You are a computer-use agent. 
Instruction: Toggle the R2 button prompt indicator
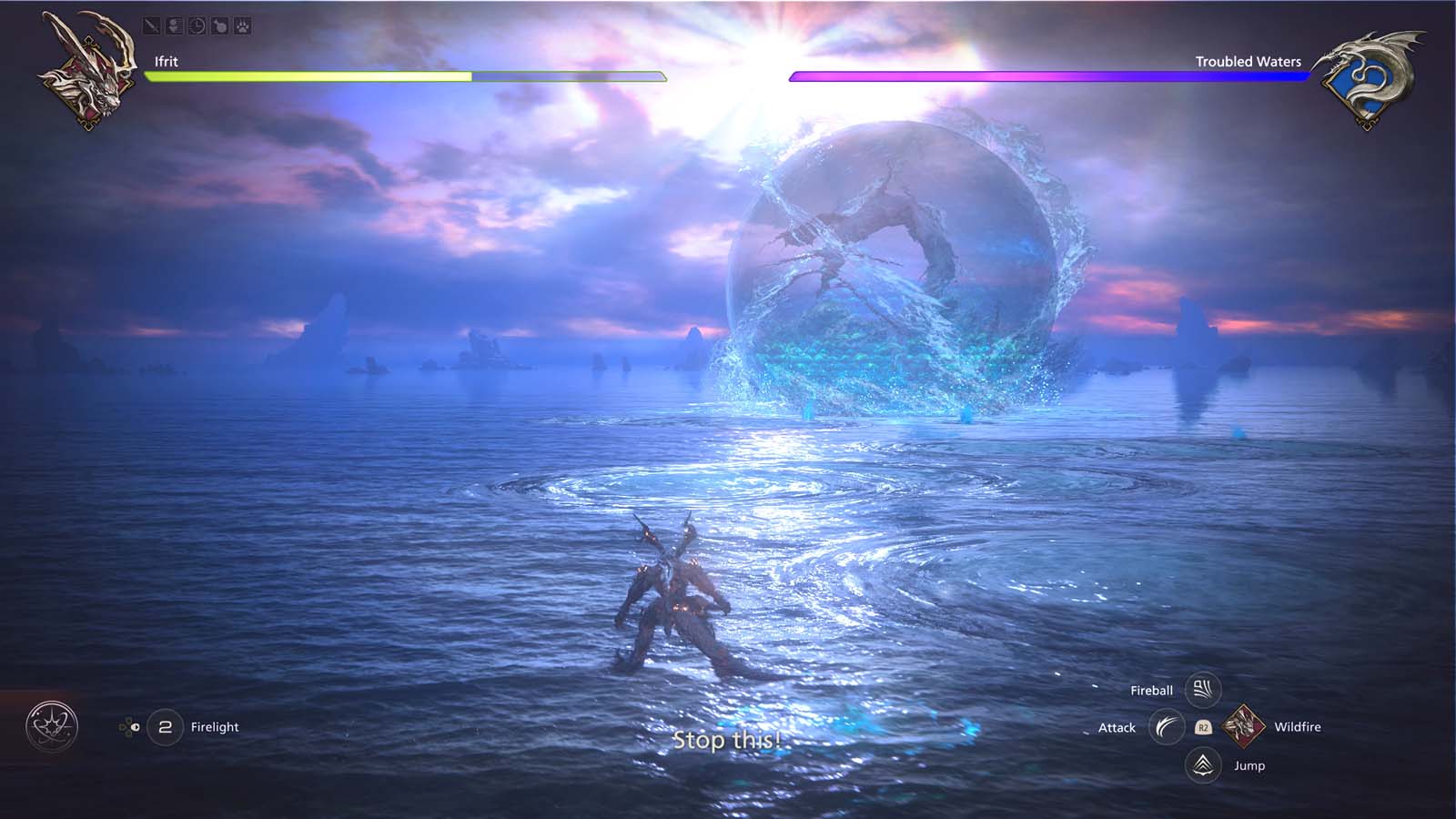pyautogui.click(x=1203, y=728)
